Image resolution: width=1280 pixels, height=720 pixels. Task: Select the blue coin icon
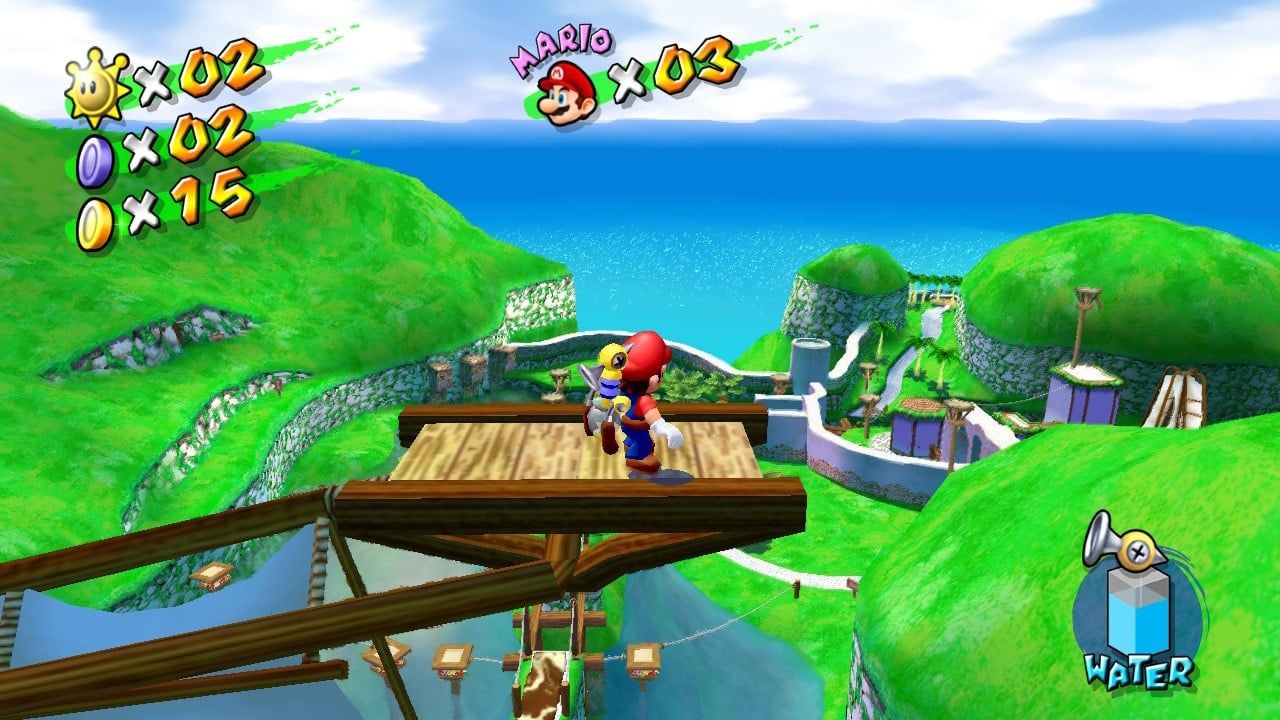95,161
